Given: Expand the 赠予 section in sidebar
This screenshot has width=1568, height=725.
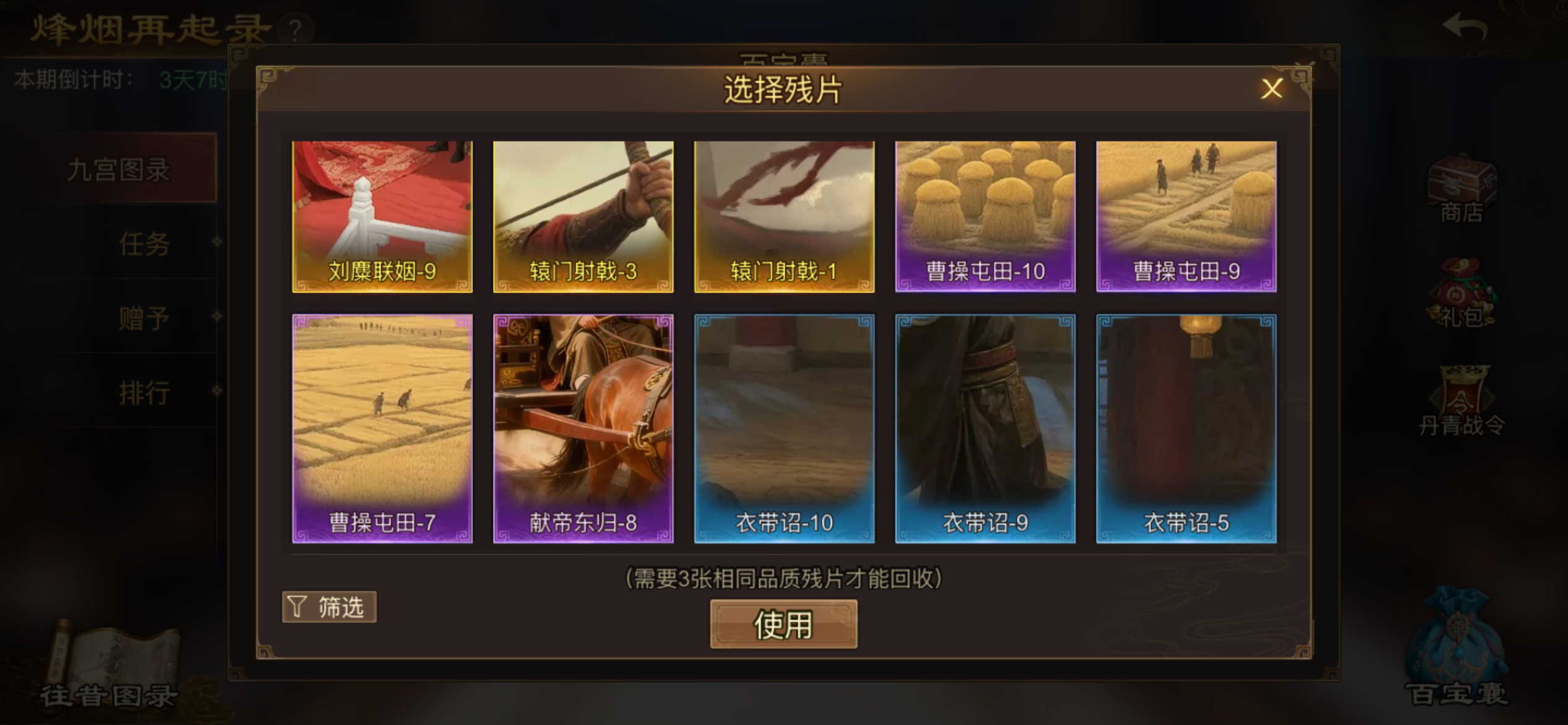Looking at the screenshot, I should [144, 318].
